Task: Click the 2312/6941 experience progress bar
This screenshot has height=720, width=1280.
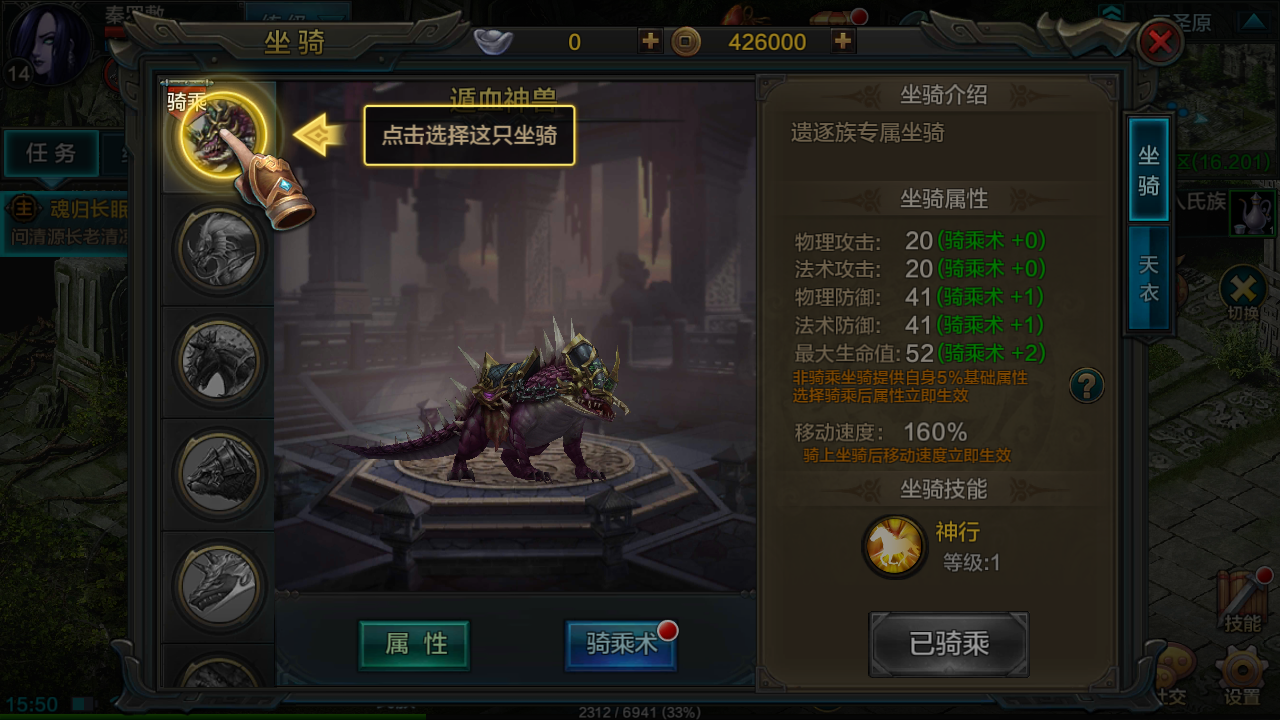Action: pyautogui.click(x=640, y=713)
